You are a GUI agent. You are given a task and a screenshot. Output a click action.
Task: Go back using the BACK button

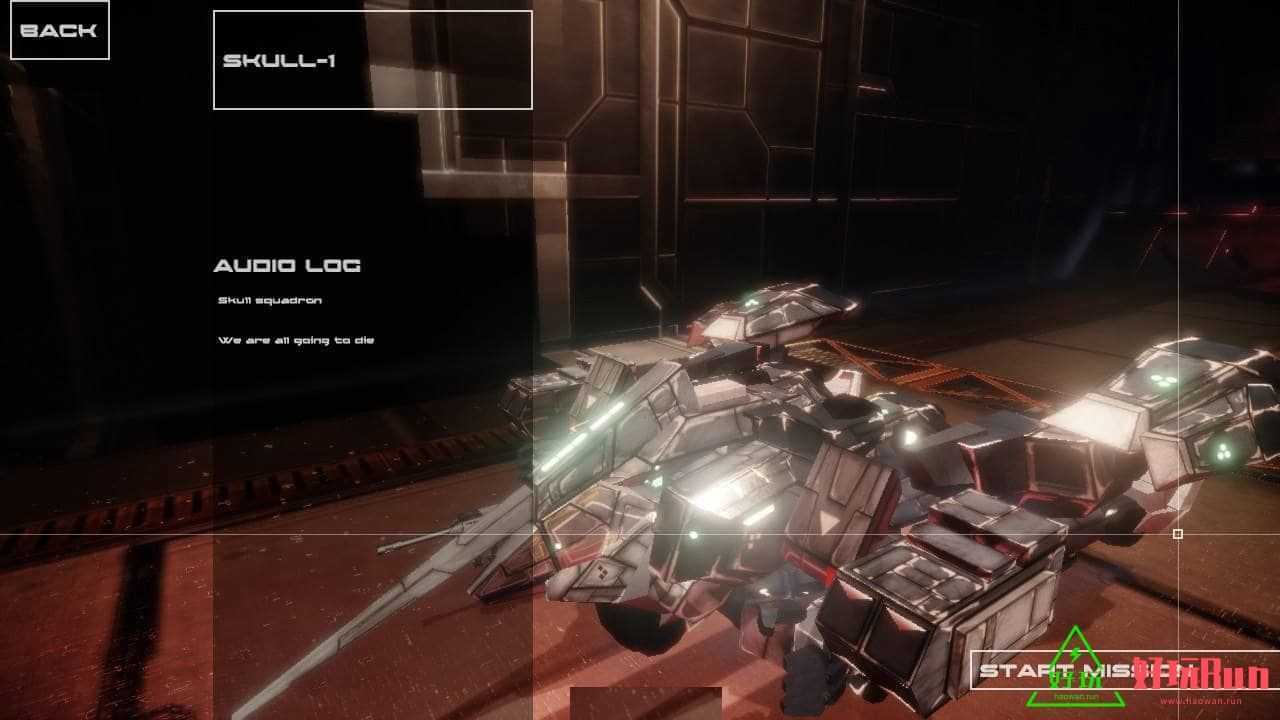click(59, 30)
